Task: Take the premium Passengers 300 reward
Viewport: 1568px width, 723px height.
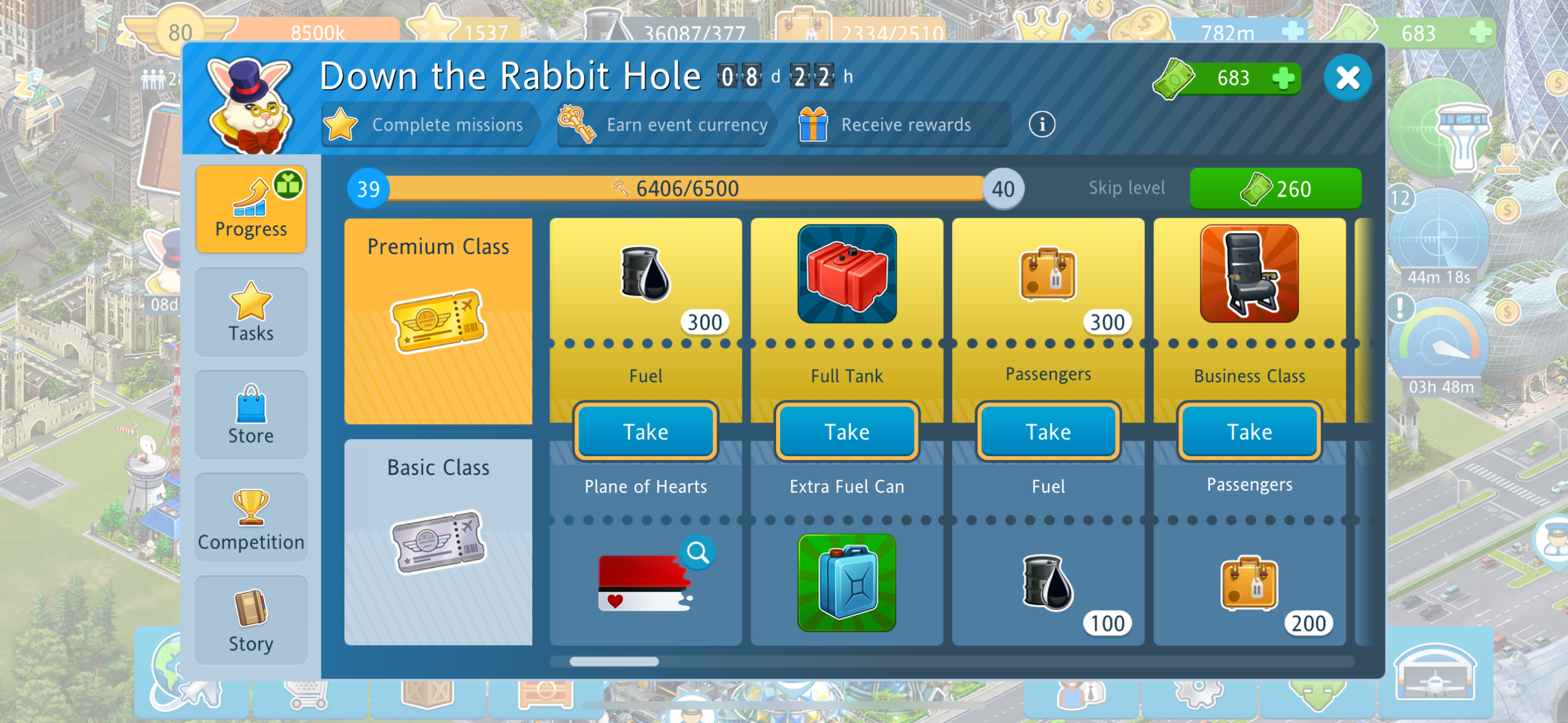Action: point(1048,432)
